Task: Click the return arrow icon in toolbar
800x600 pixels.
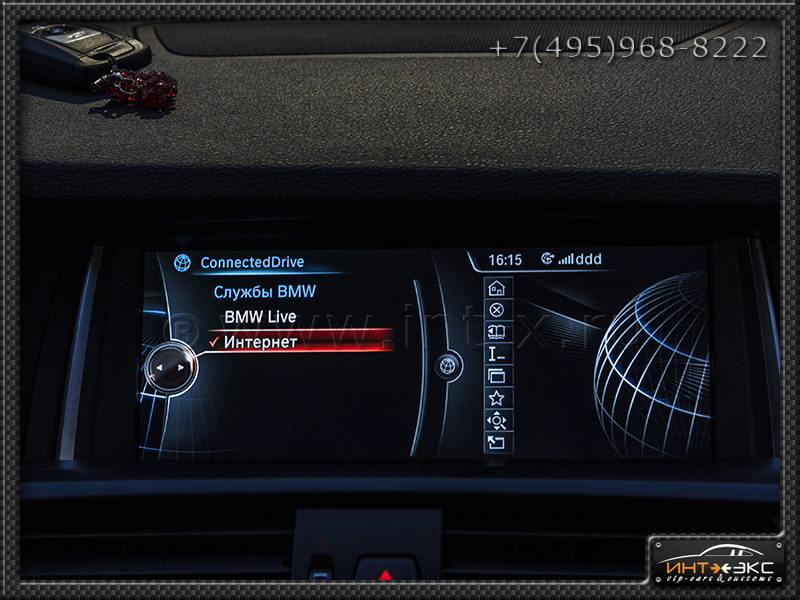Action: (x=496, y=443)
